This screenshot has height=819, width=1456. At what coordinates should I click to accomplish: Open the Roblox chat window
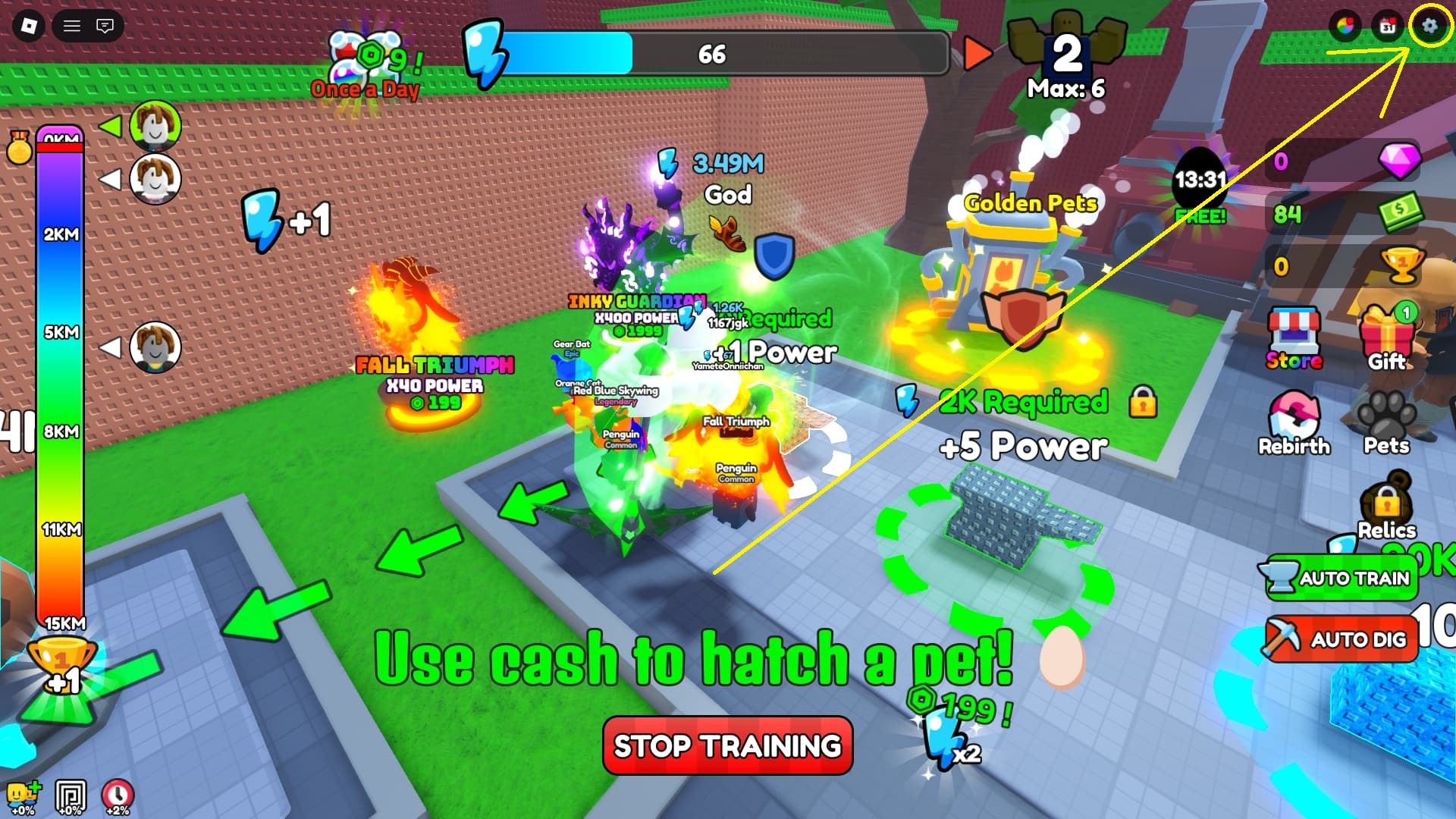point(106,26)
